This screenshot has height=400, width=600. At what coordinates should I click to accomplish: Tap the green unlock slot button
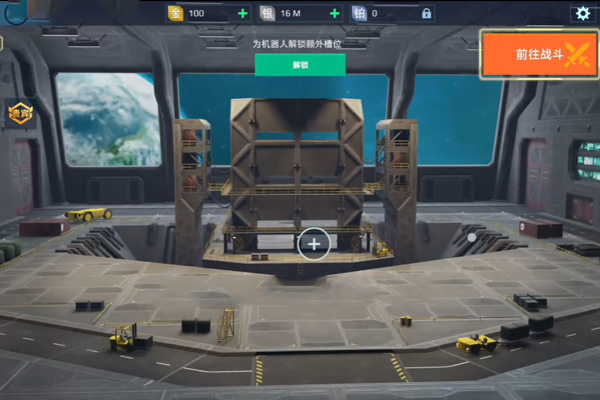point(300,65)
